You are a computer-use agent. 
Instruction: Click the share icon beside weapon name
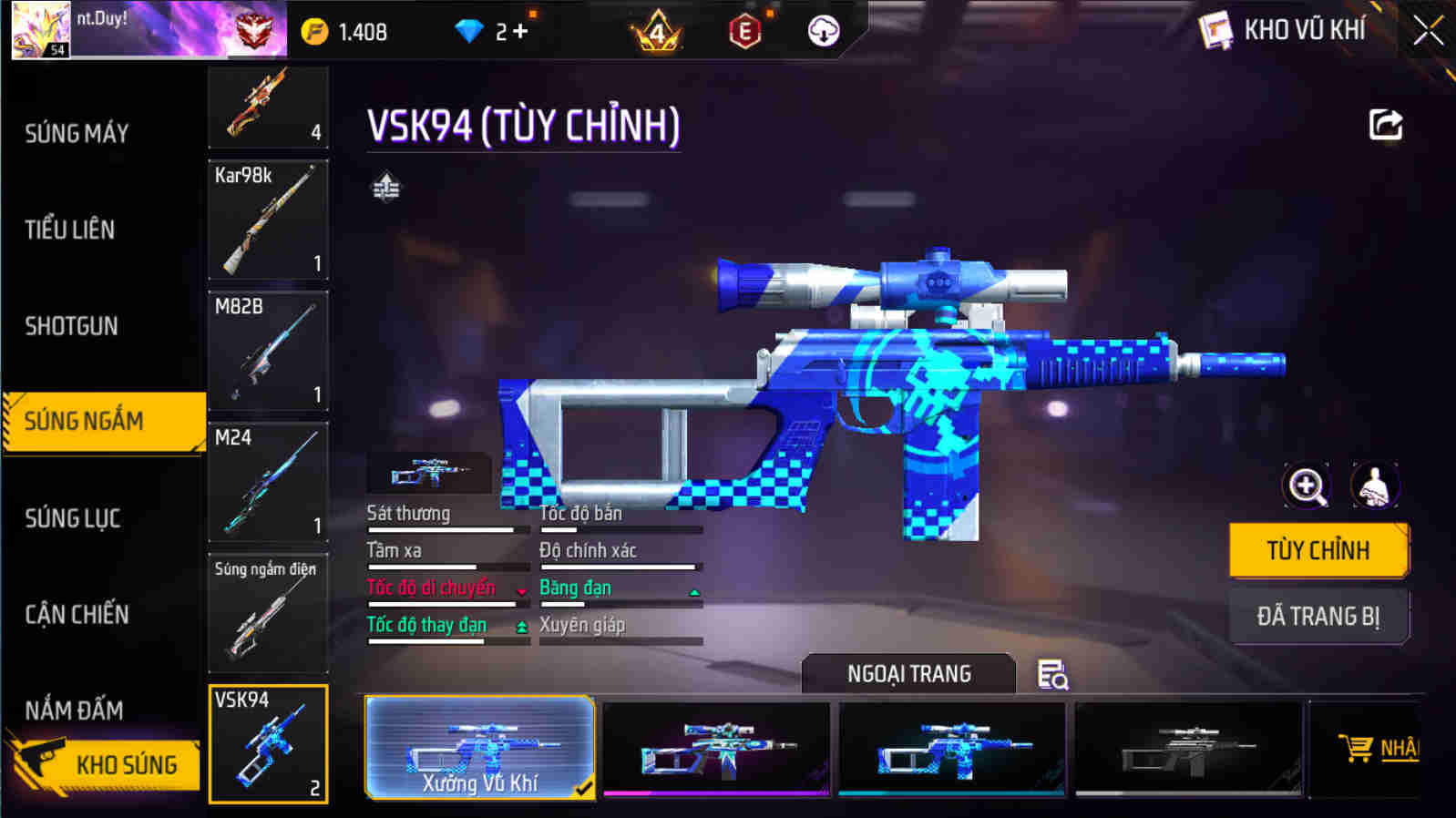point(1385,125)
